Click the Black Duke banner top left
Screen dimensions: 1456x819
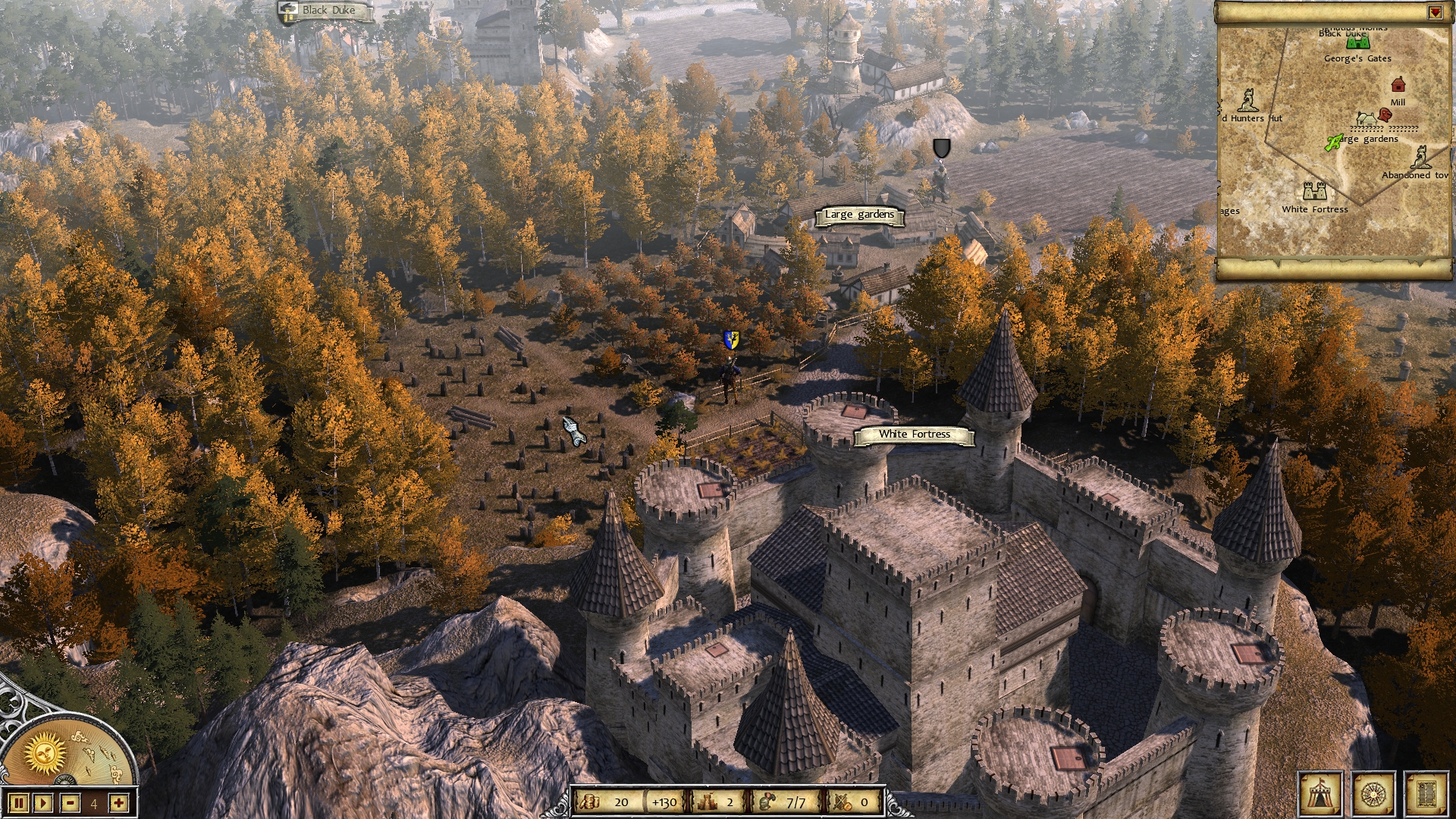click(x=328, y=11)
